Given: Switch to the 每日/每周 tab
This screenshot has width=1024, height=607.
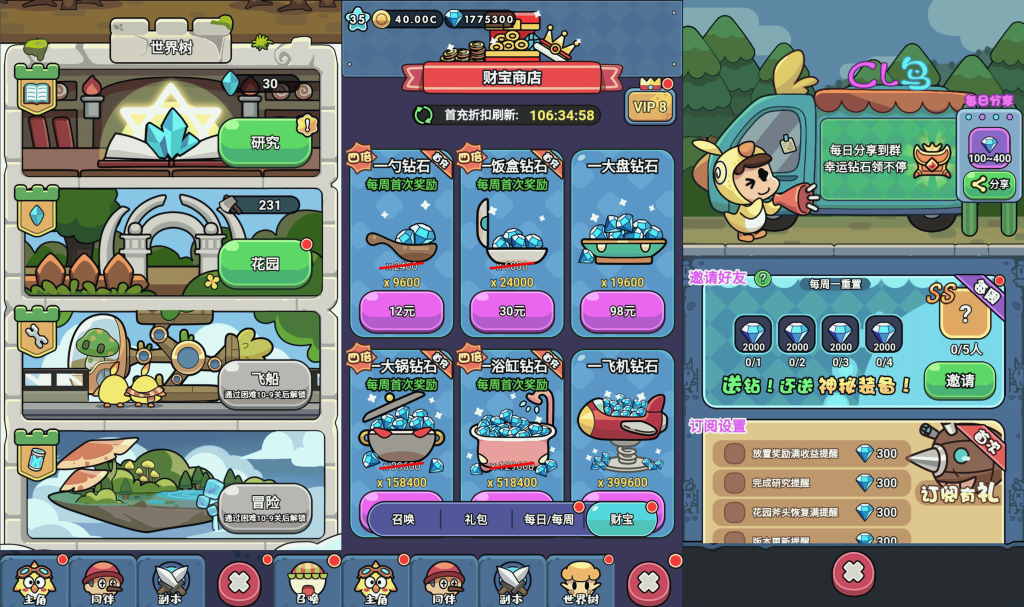Looking at the screenshot, I should click(x=549, y=519).
